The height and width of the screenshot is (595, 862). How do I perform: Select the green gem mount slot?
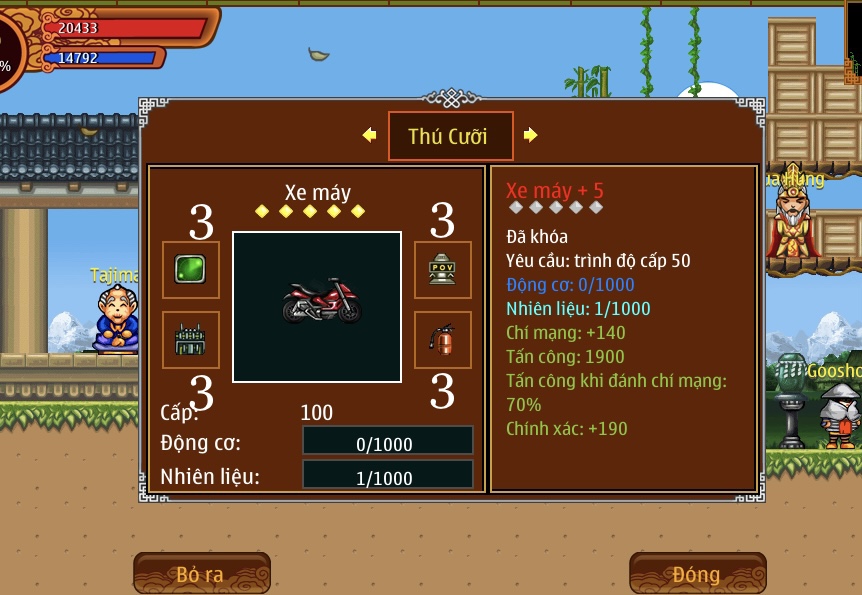191,270
